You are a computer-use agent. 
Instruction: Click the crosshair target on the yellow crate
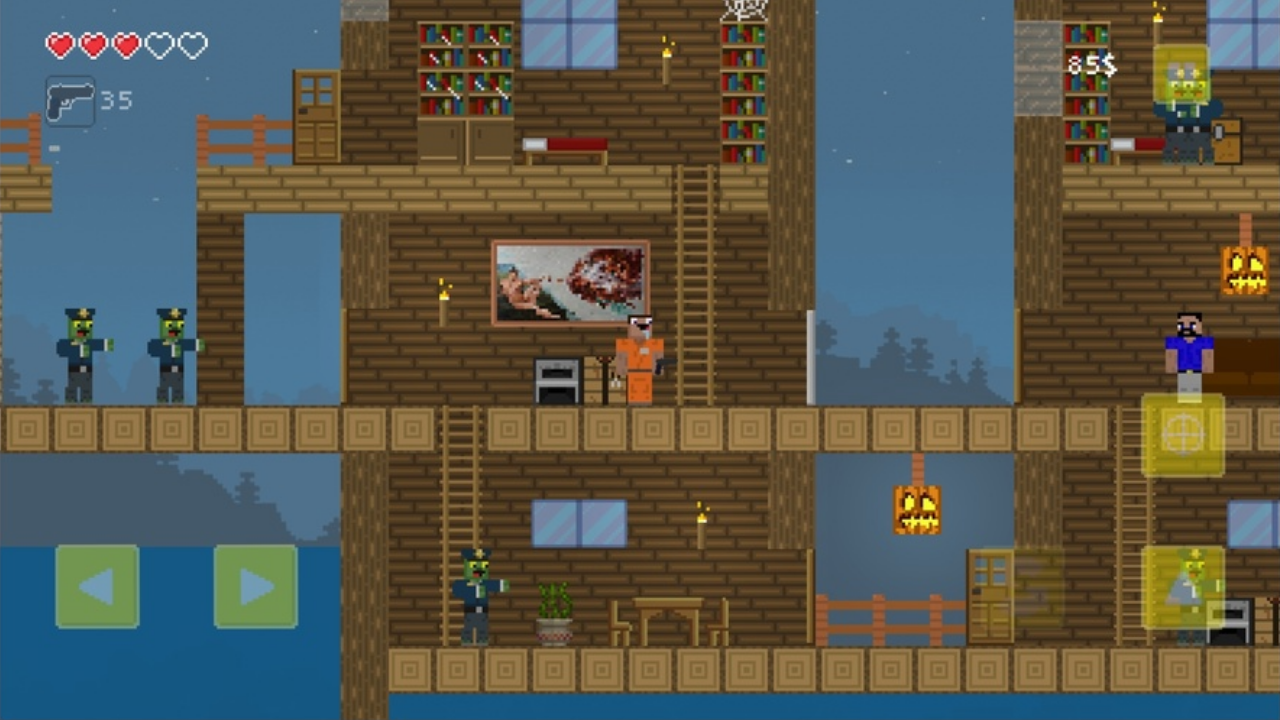[1184, 432]
